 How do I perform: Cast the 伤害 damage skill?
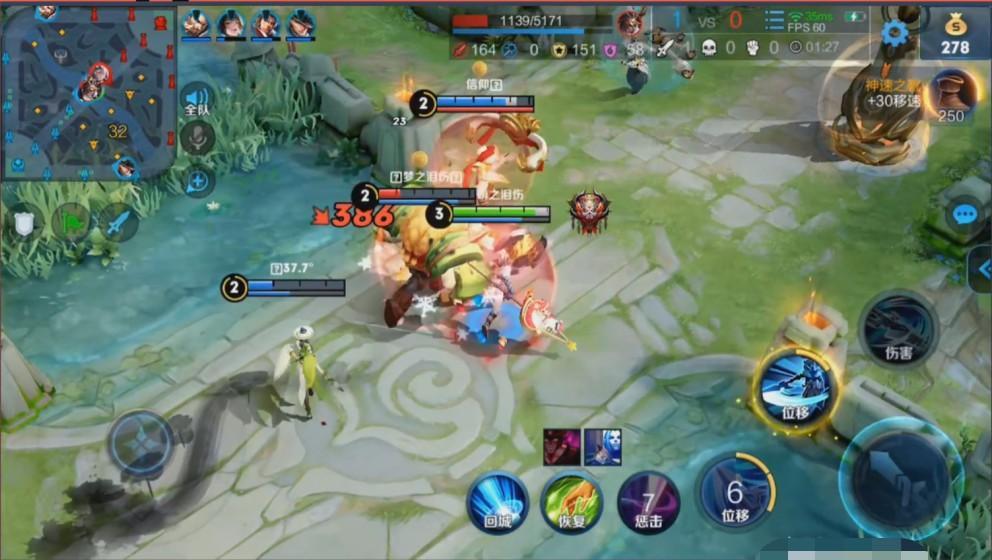tap(897, 329)
